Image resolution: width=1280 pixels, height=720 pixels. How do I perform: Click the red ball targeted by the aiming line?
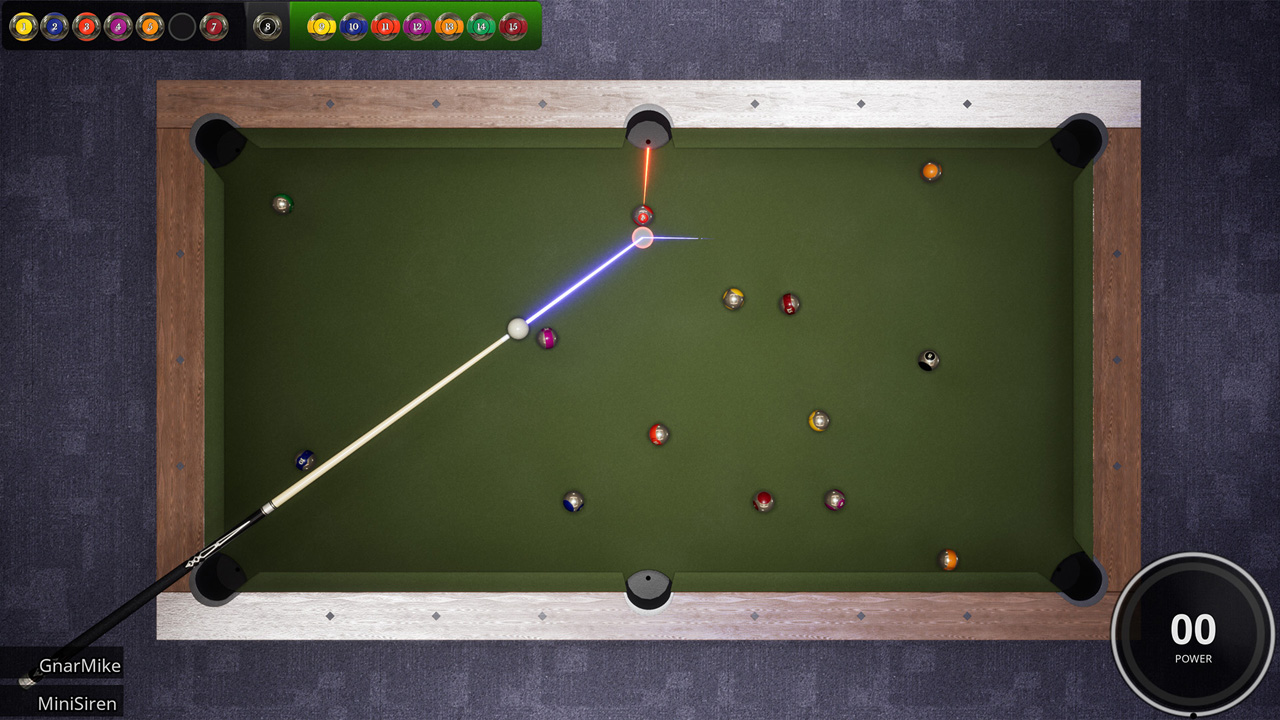642,213
